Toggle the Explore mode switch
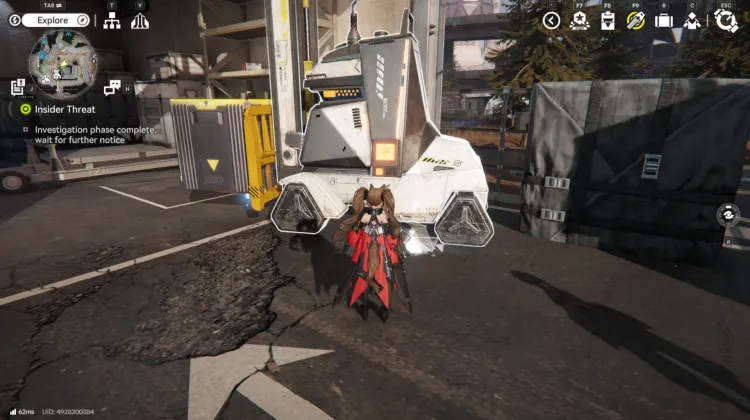 (56, 20)
